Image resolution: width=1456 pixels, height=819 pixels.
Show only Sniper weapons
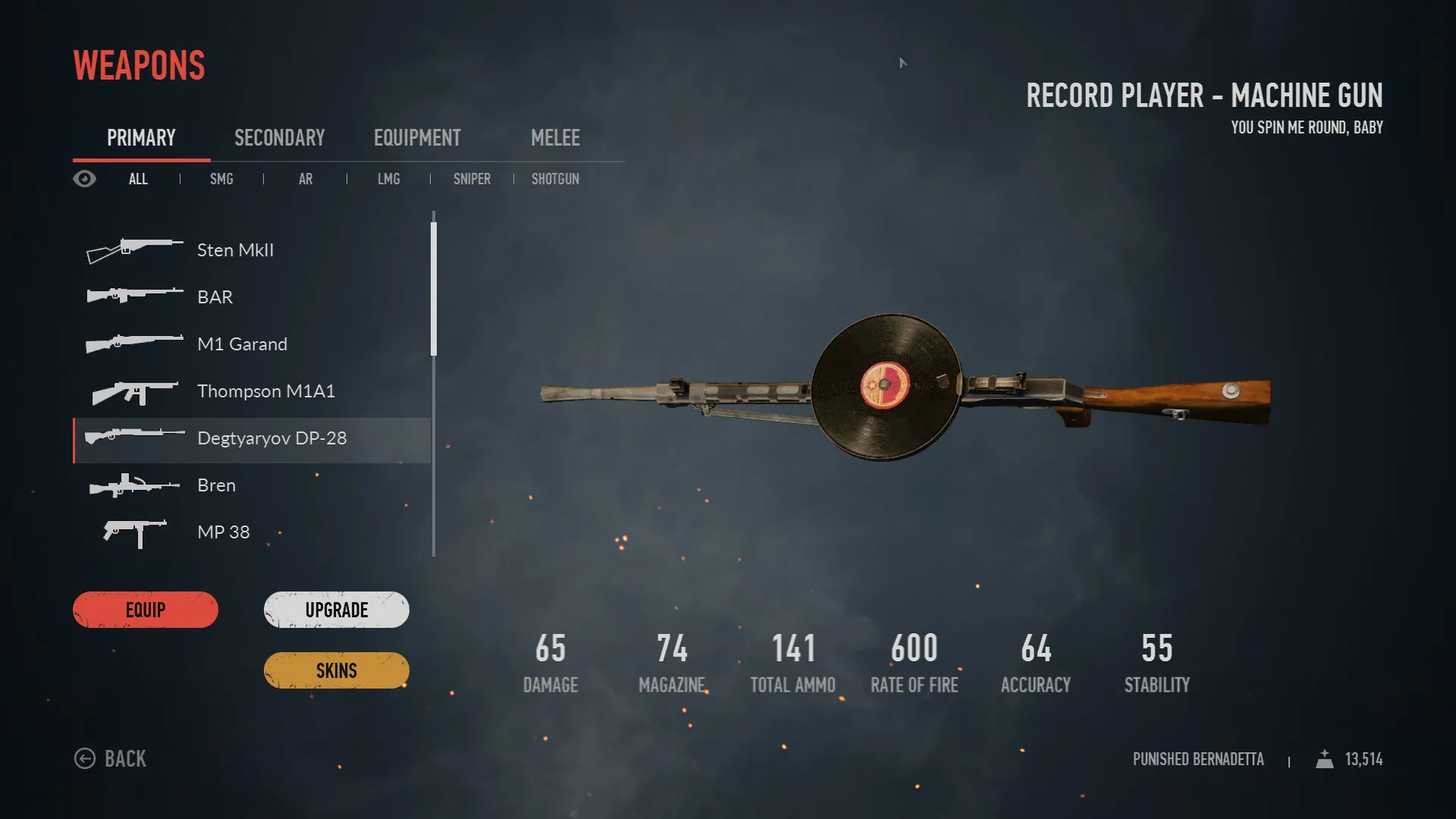tap(472, 179)
